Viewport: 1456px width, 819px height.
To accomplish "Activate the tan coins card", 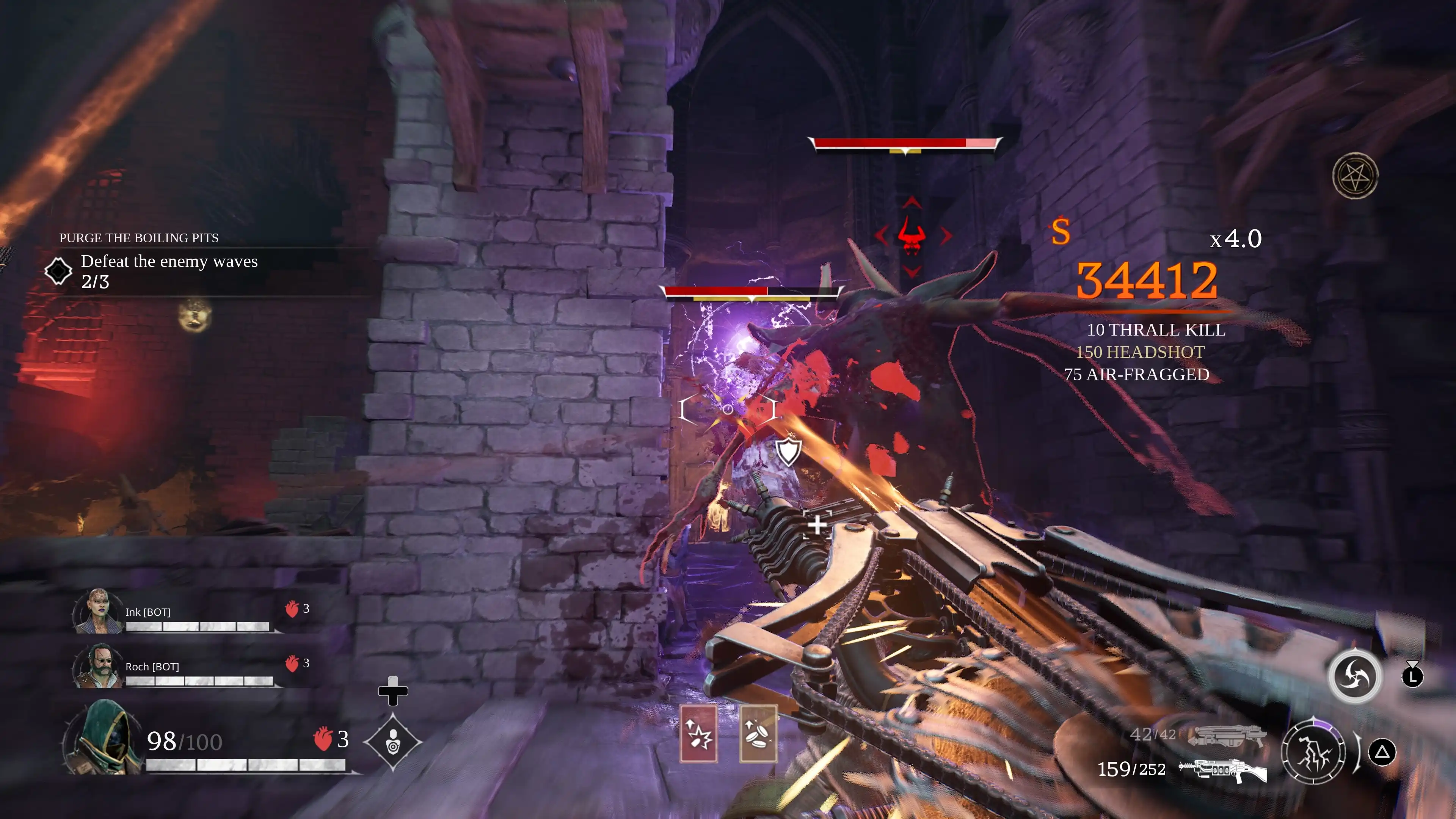I will tap(758, 734).
